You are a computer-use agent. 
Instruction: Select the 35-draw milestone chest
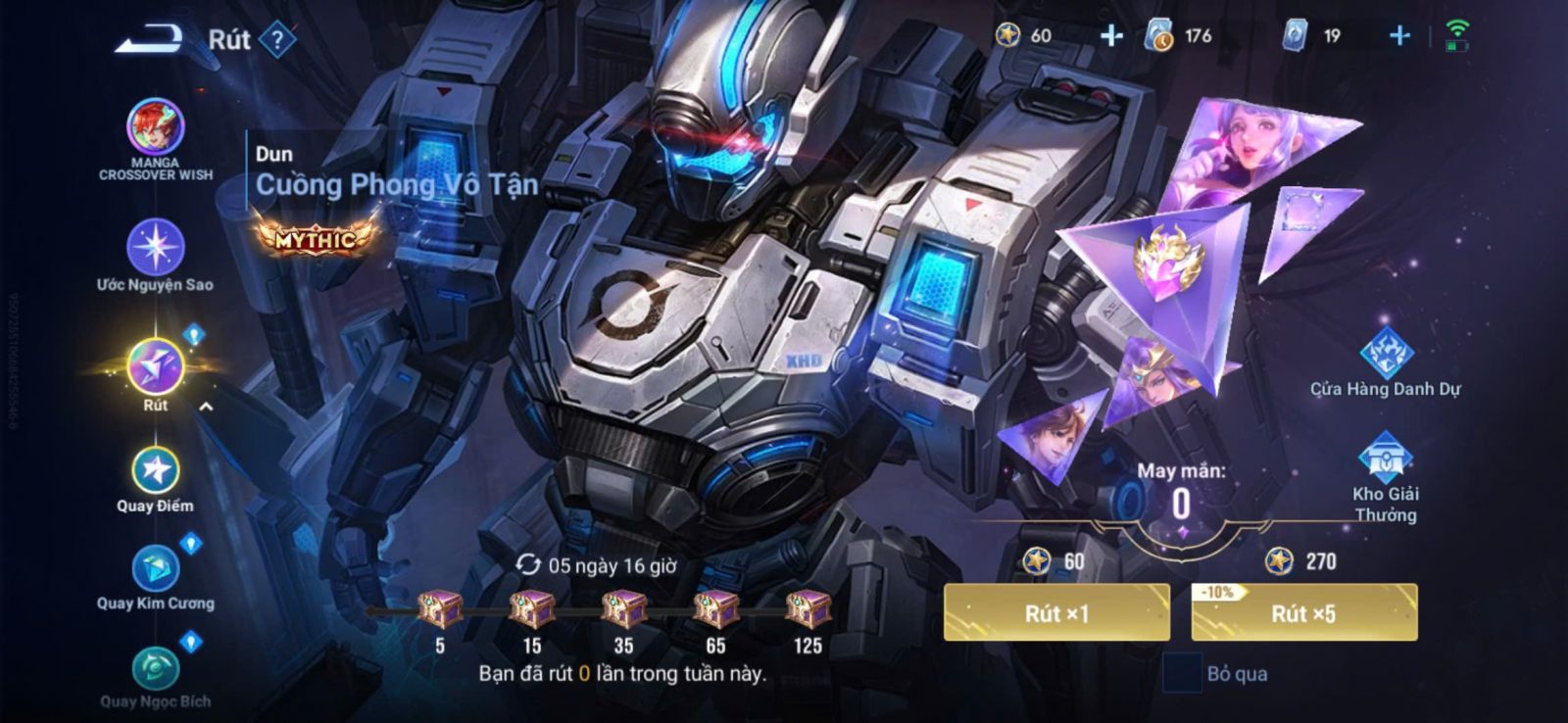pyautogui.click(x=623, y=609)
